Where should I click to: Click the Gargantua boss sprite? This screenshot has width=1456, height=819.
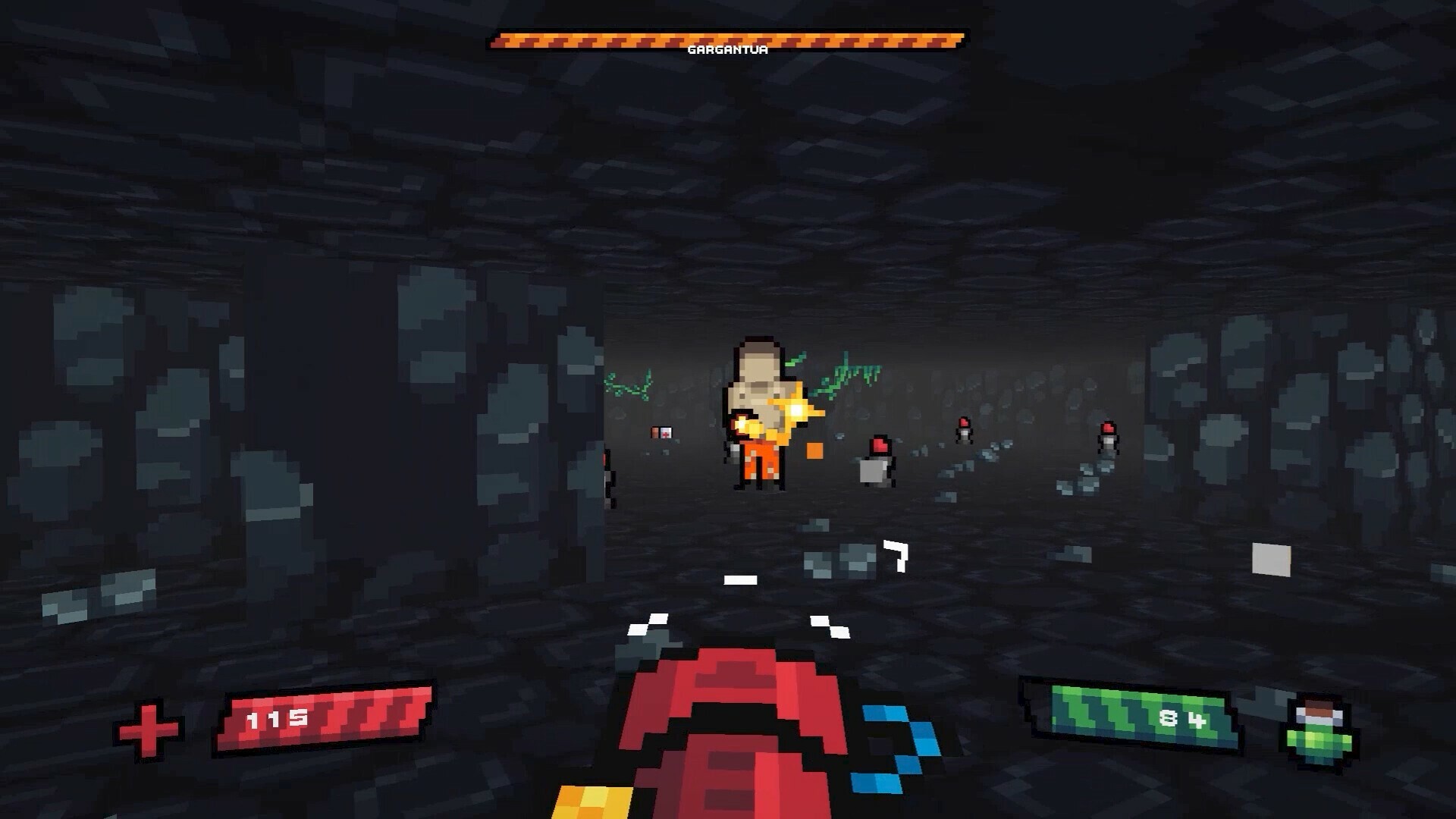(758, 409)
